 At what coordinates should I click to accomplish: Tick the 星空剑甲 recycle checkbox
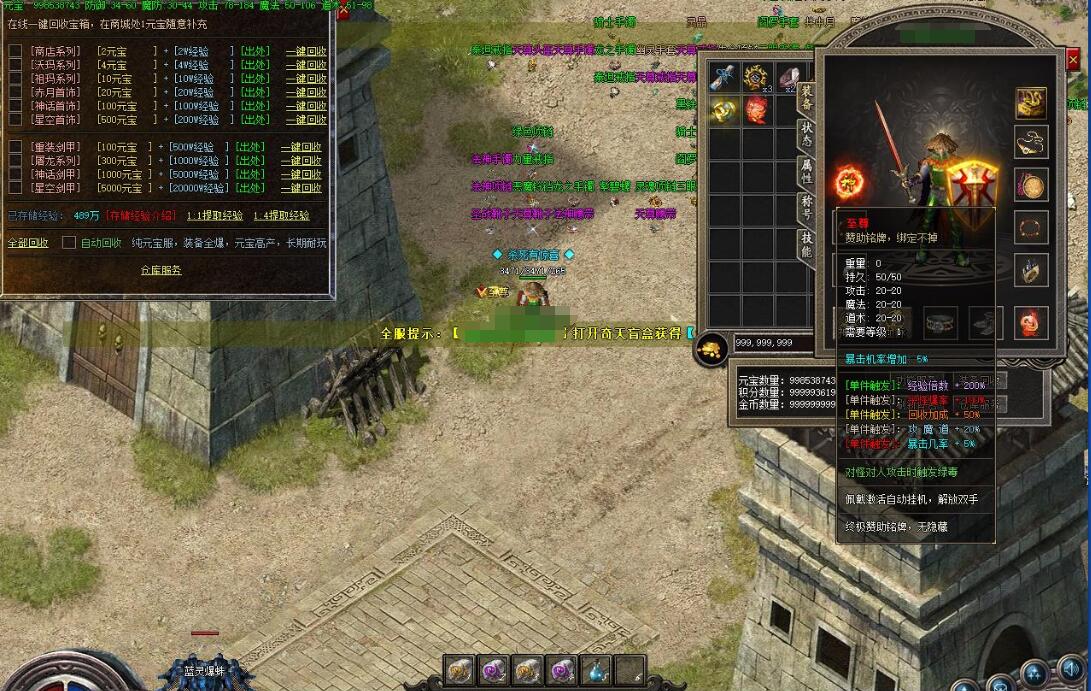[x=15, y=188]
